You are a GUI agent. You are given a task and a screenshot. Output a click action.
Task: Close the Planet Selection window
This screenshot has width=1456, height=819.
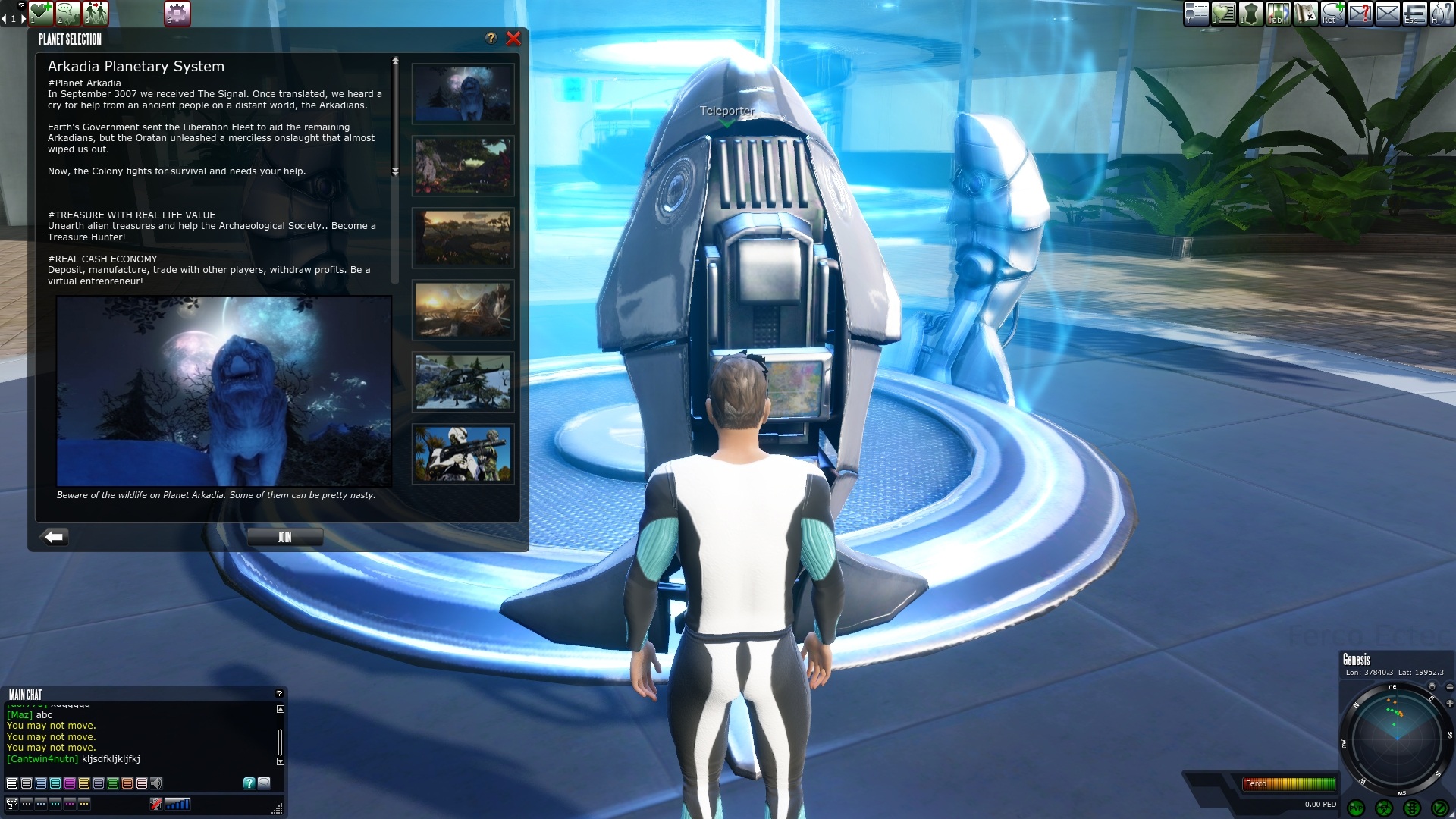click(513, 39)
